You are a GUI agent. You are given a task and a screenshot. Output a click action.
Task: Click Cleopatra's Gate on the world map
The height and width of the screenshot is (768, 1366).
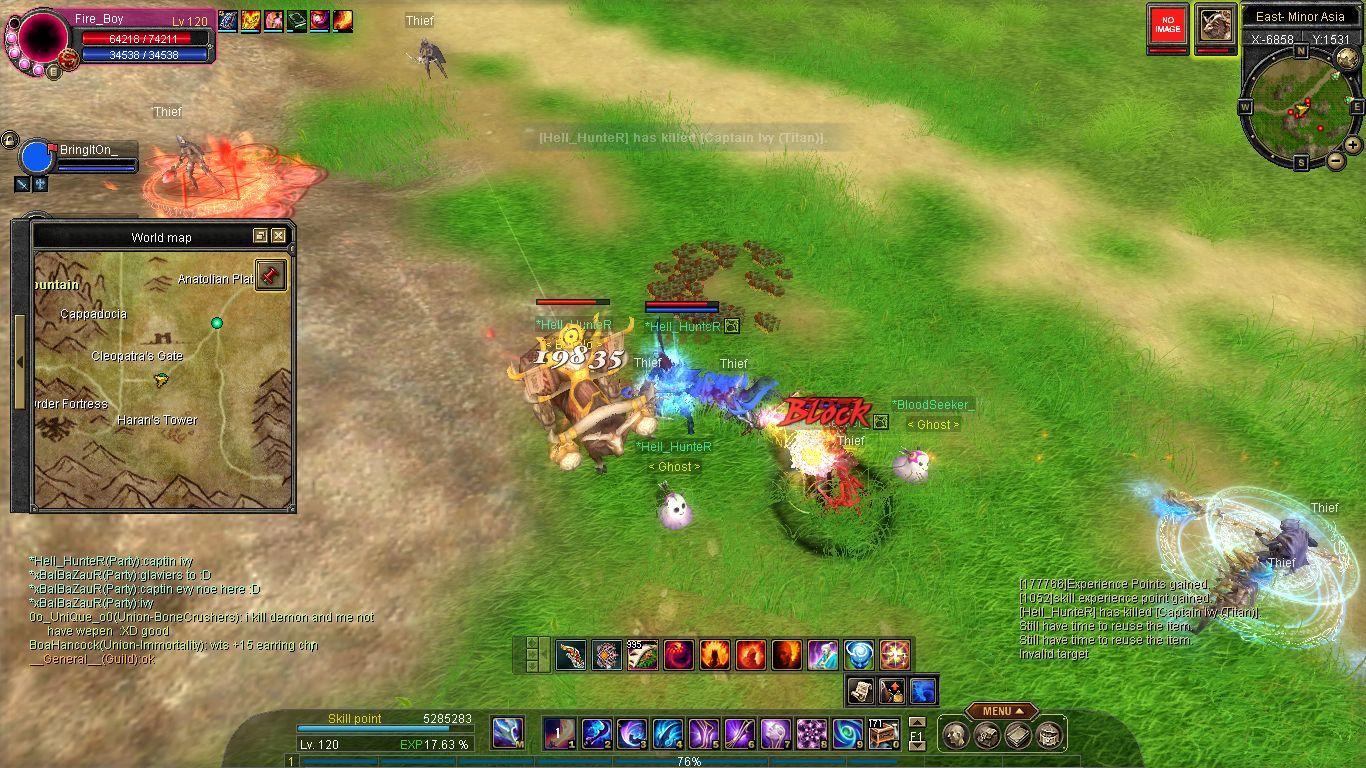pos(137,356)
